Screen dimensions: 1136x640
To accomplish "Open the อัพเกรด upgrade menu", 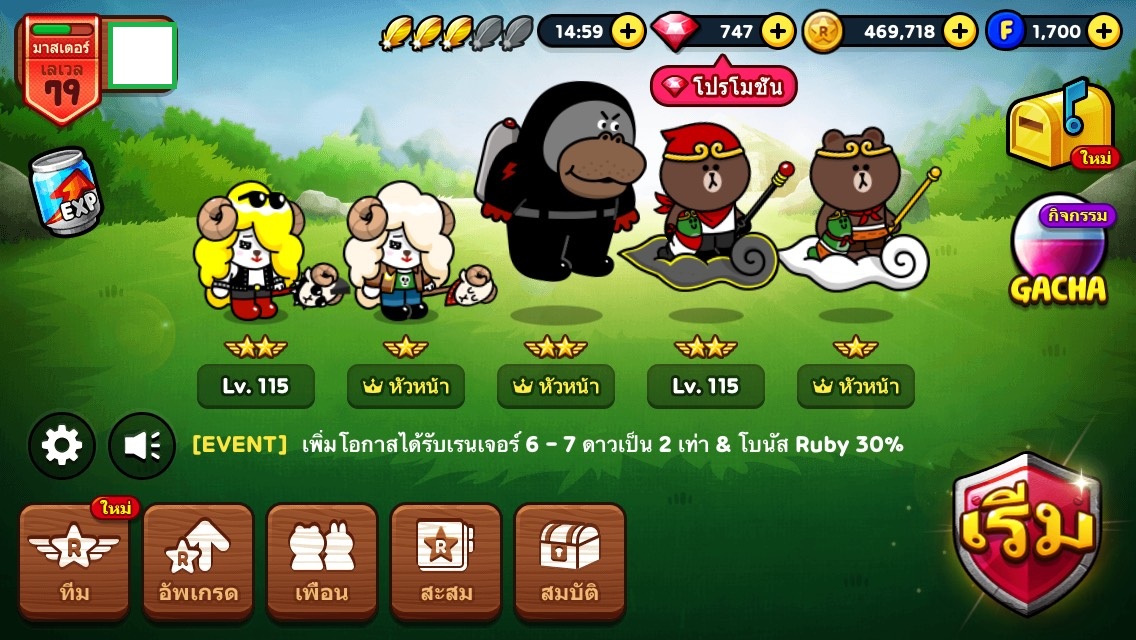I will (x=198, y=561).
